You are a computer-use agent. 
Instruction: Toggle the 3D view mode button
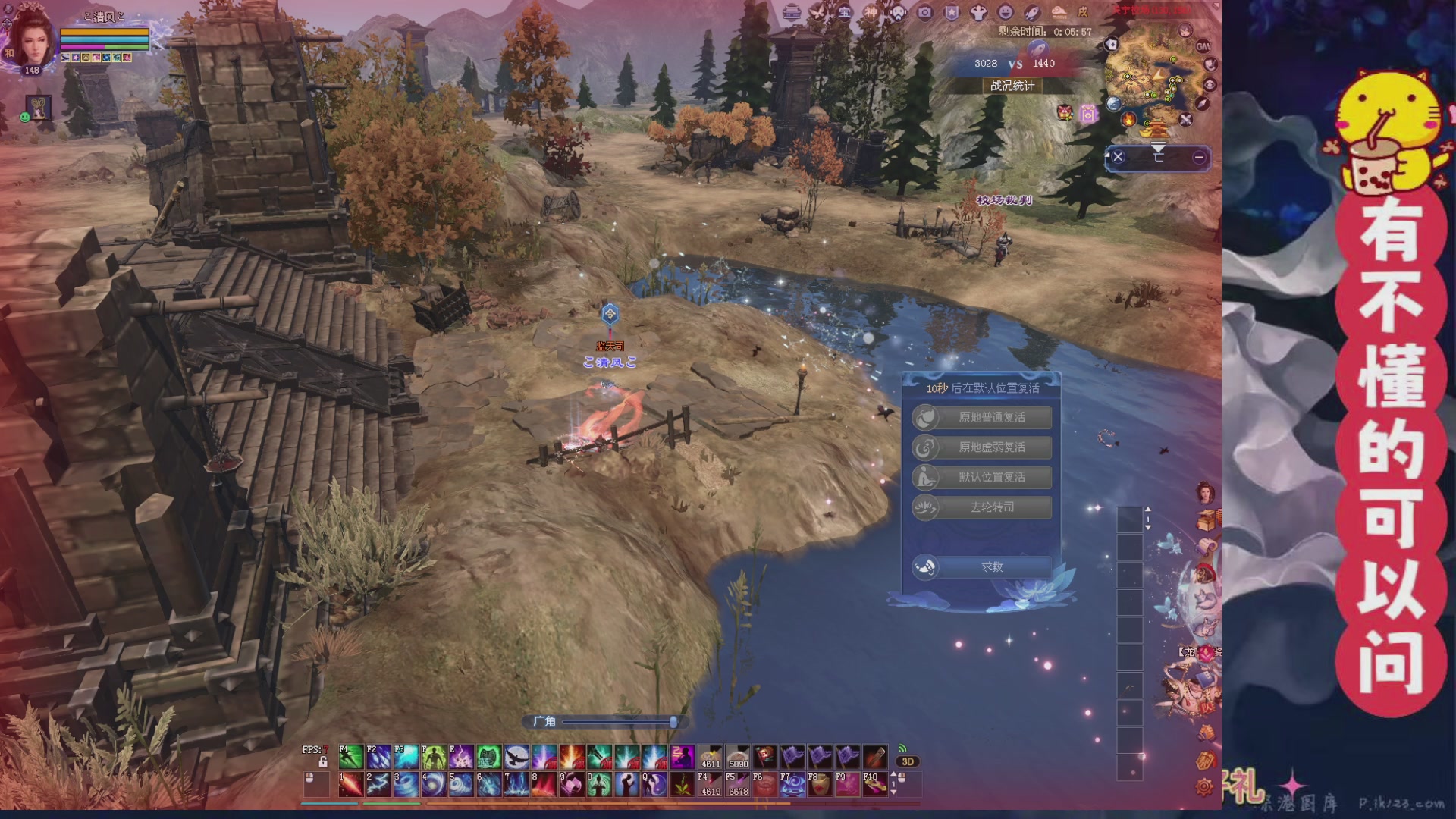(x=907, y=761)
